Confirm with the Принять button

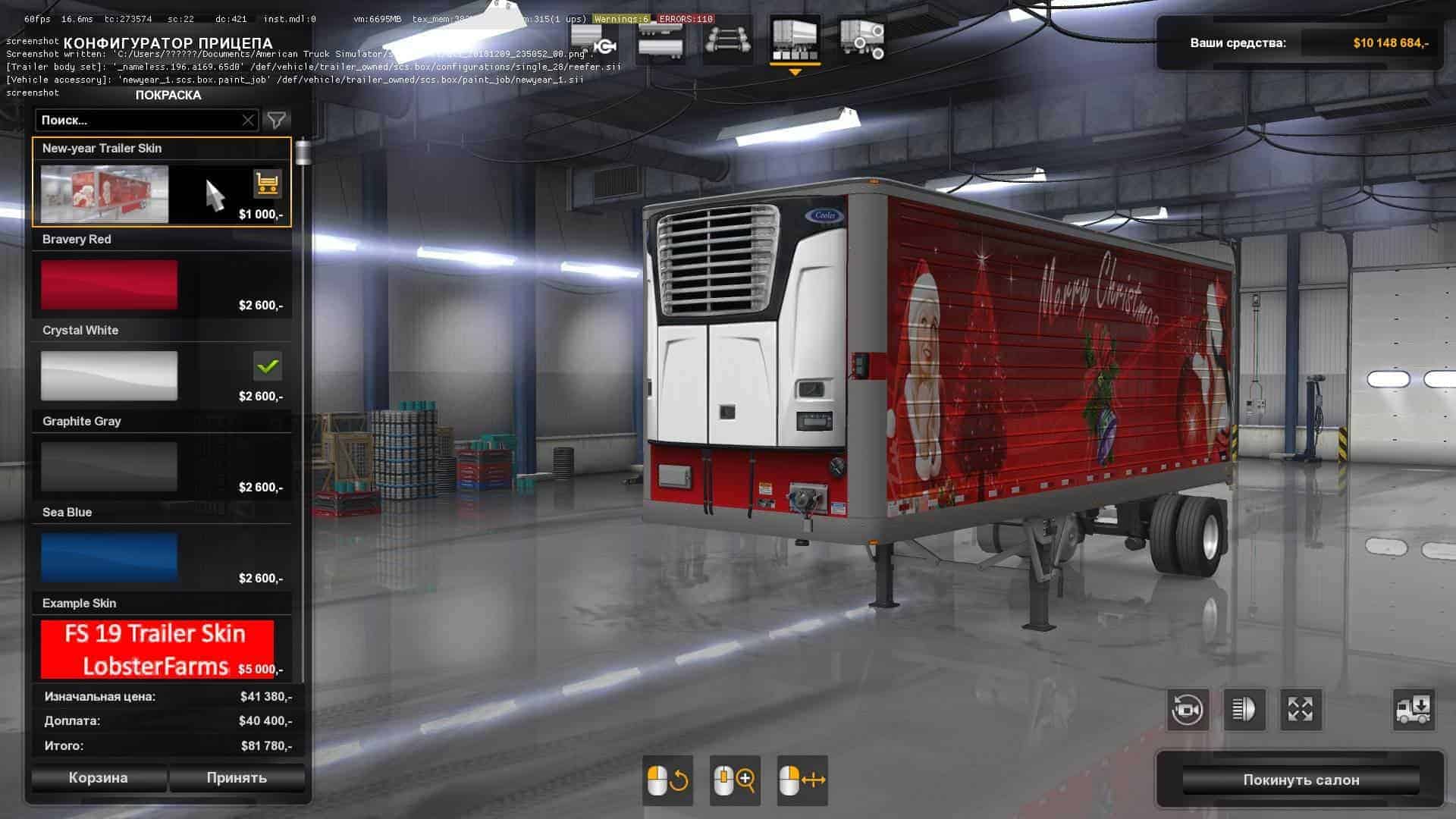coord(237,778)
